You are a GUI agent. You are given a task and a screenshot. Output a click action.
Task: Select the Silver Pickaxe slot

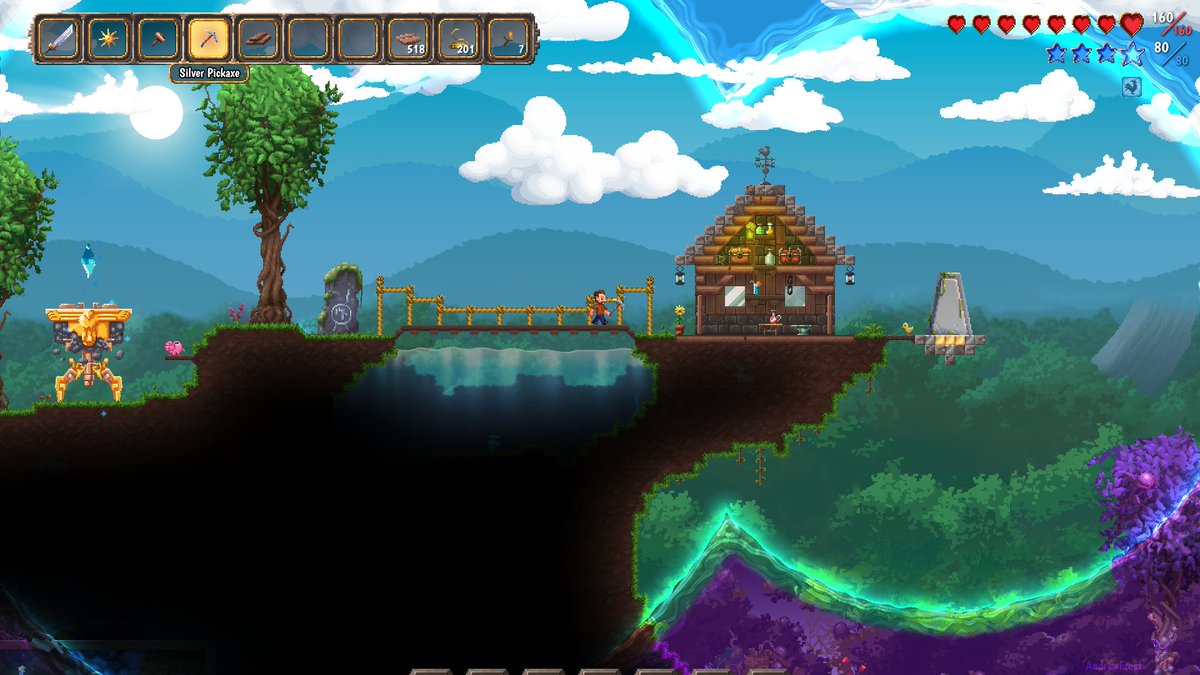tap(209, 40)
